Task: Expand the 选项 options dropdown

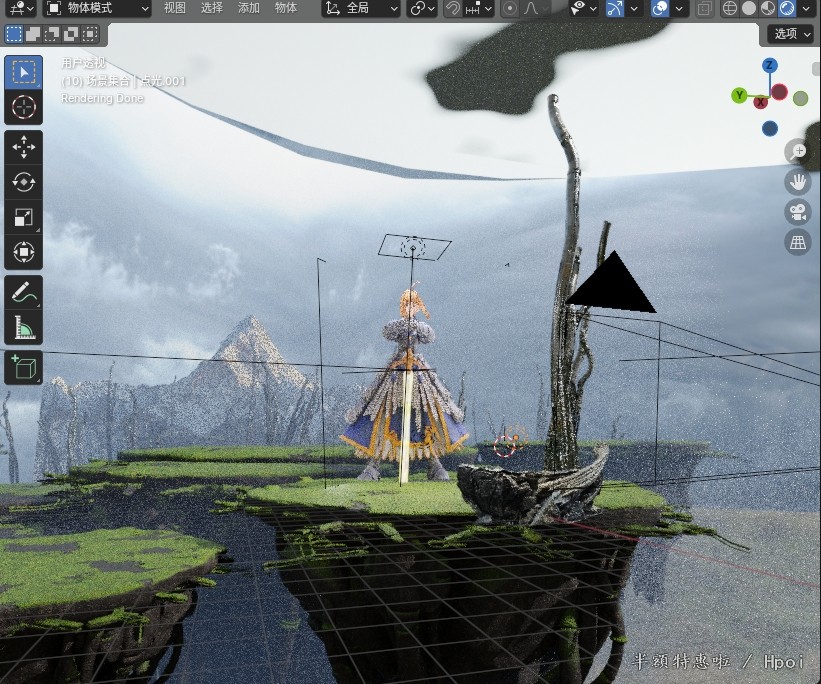Action: [792, 34]
